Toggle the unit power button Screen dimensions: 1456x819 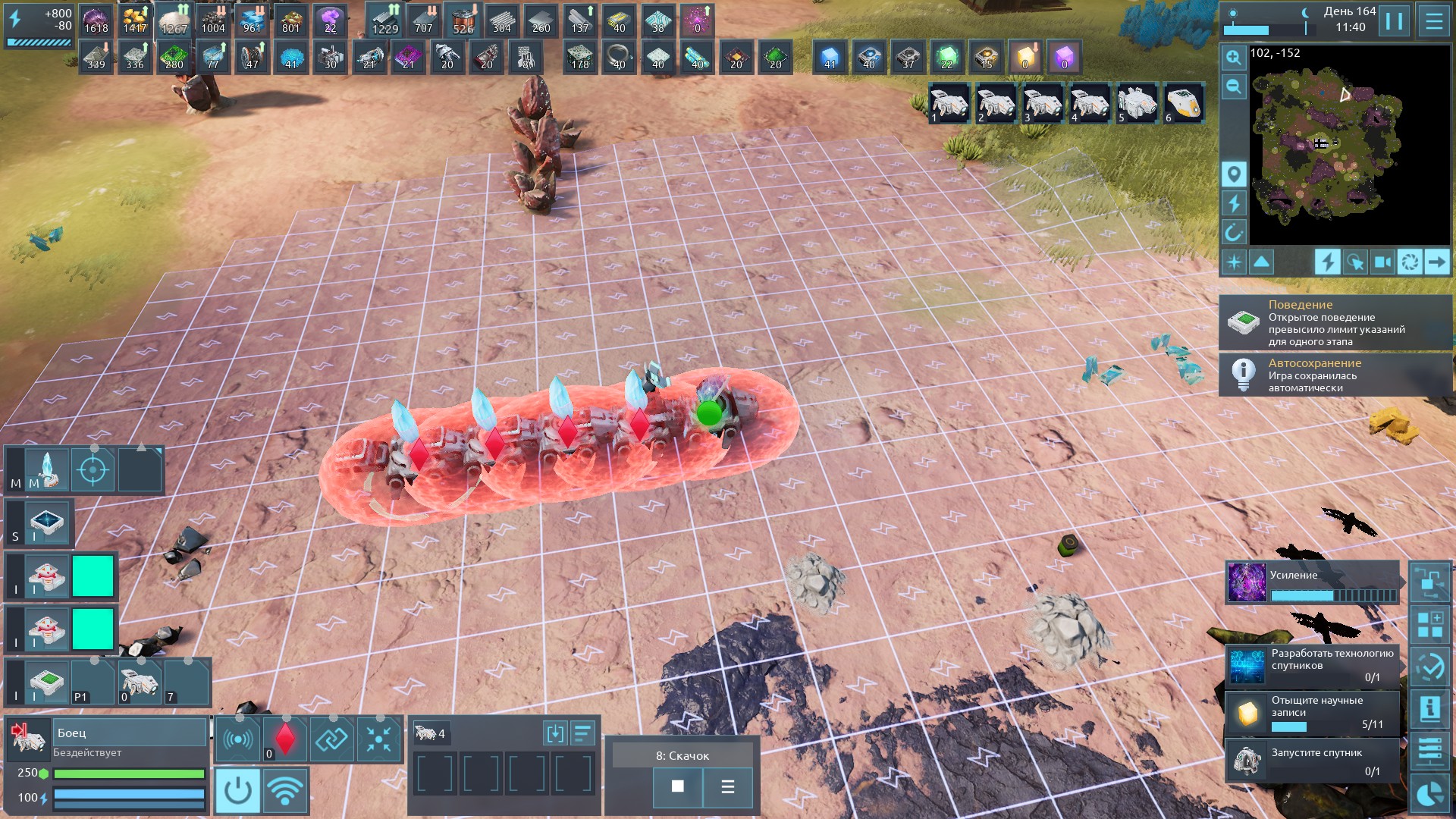[x=238, y=790]
